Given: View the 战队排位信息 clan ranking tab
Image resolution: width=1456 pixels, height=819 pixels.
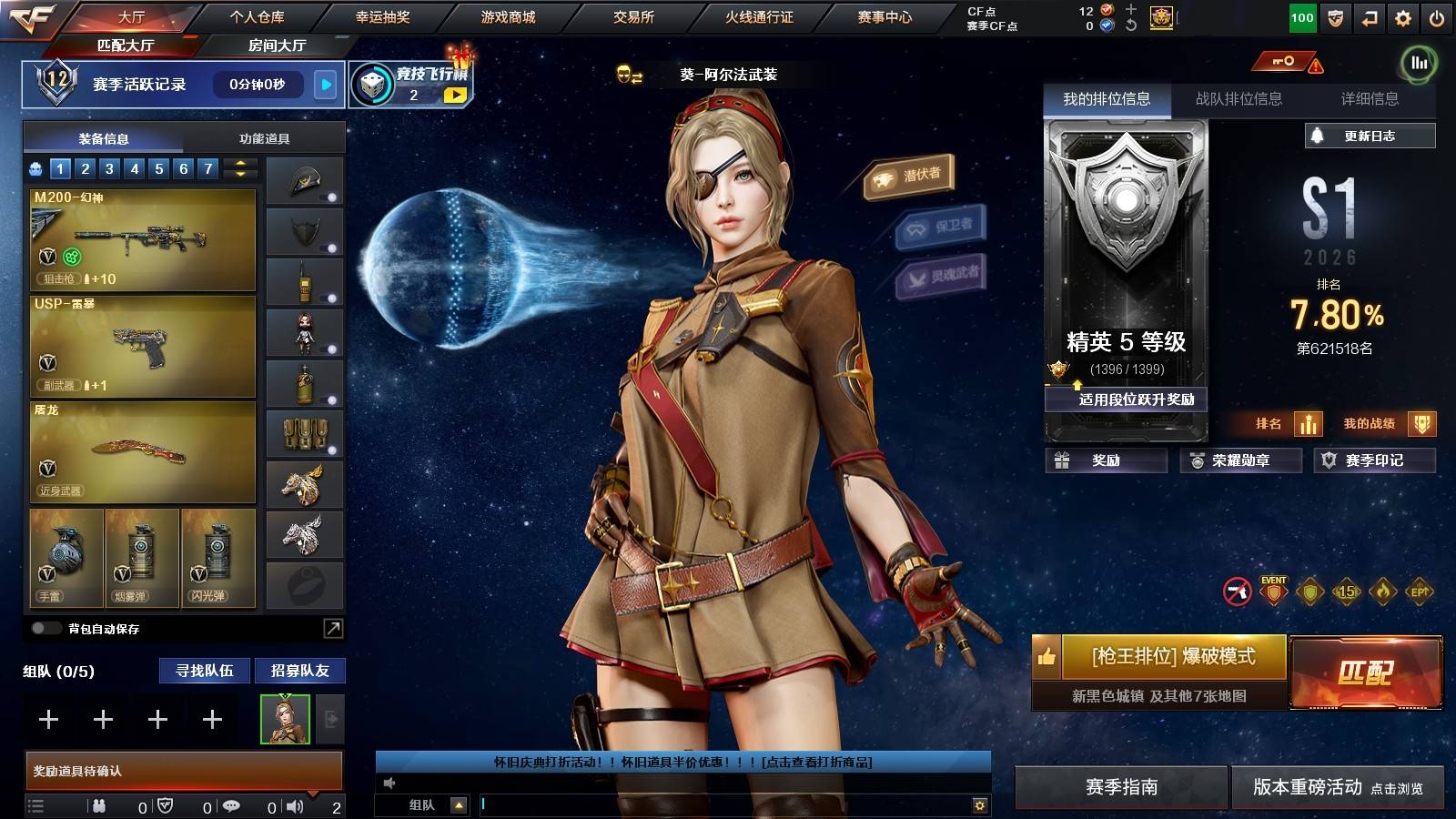Looking at the screenshot, I should (1239, 99).
